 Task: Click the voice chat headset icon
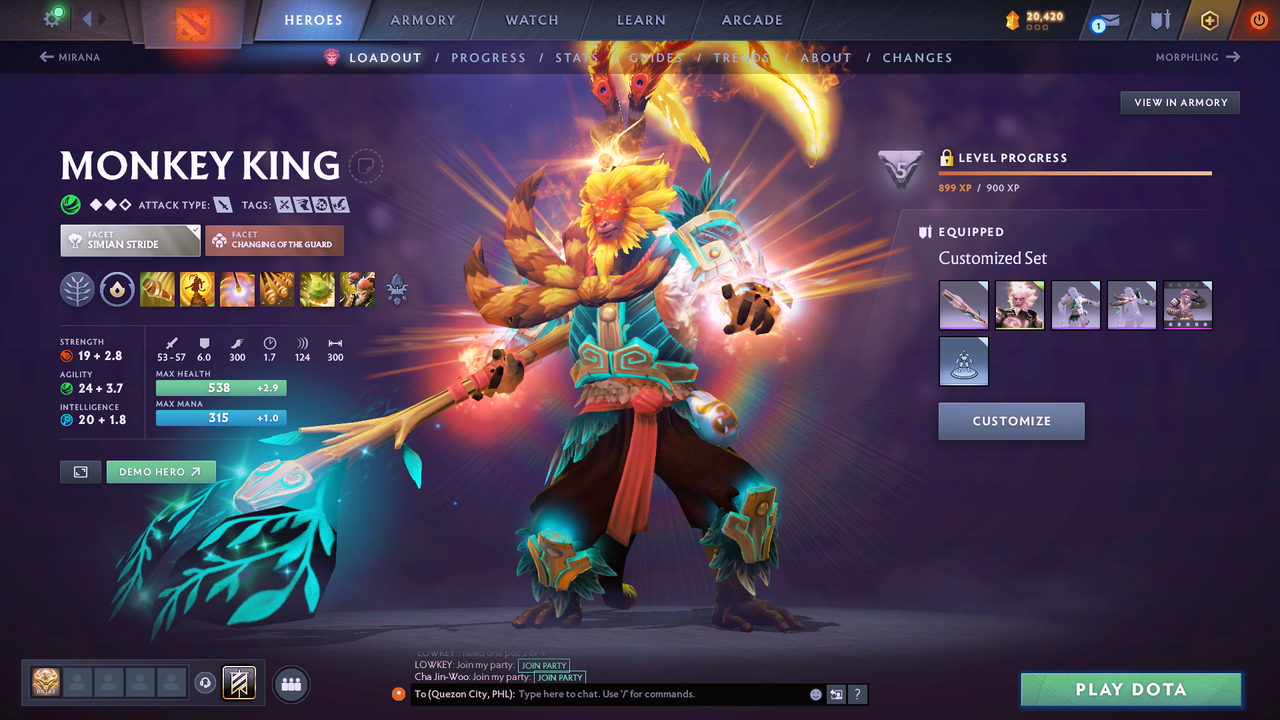click(x=206, y=683)
